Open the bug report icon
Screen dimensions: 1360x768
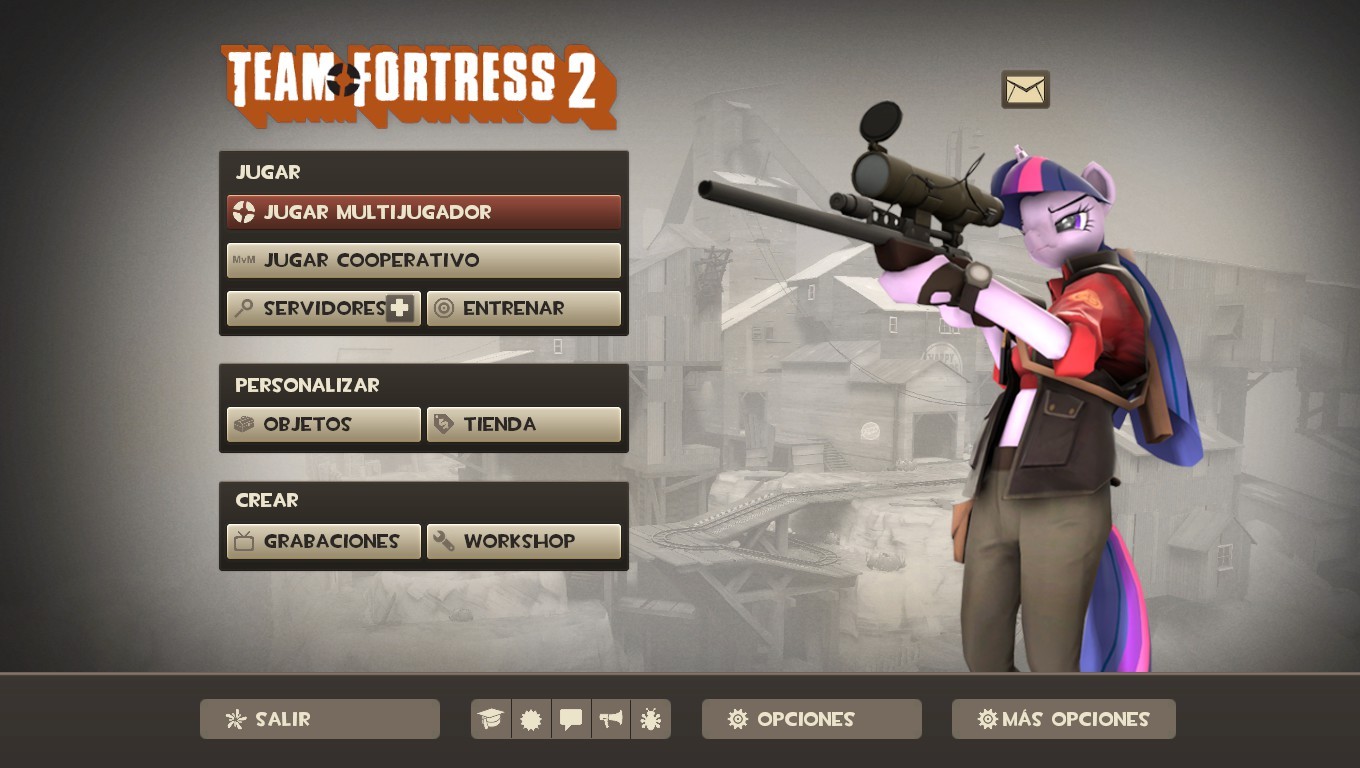click(651, 718)
